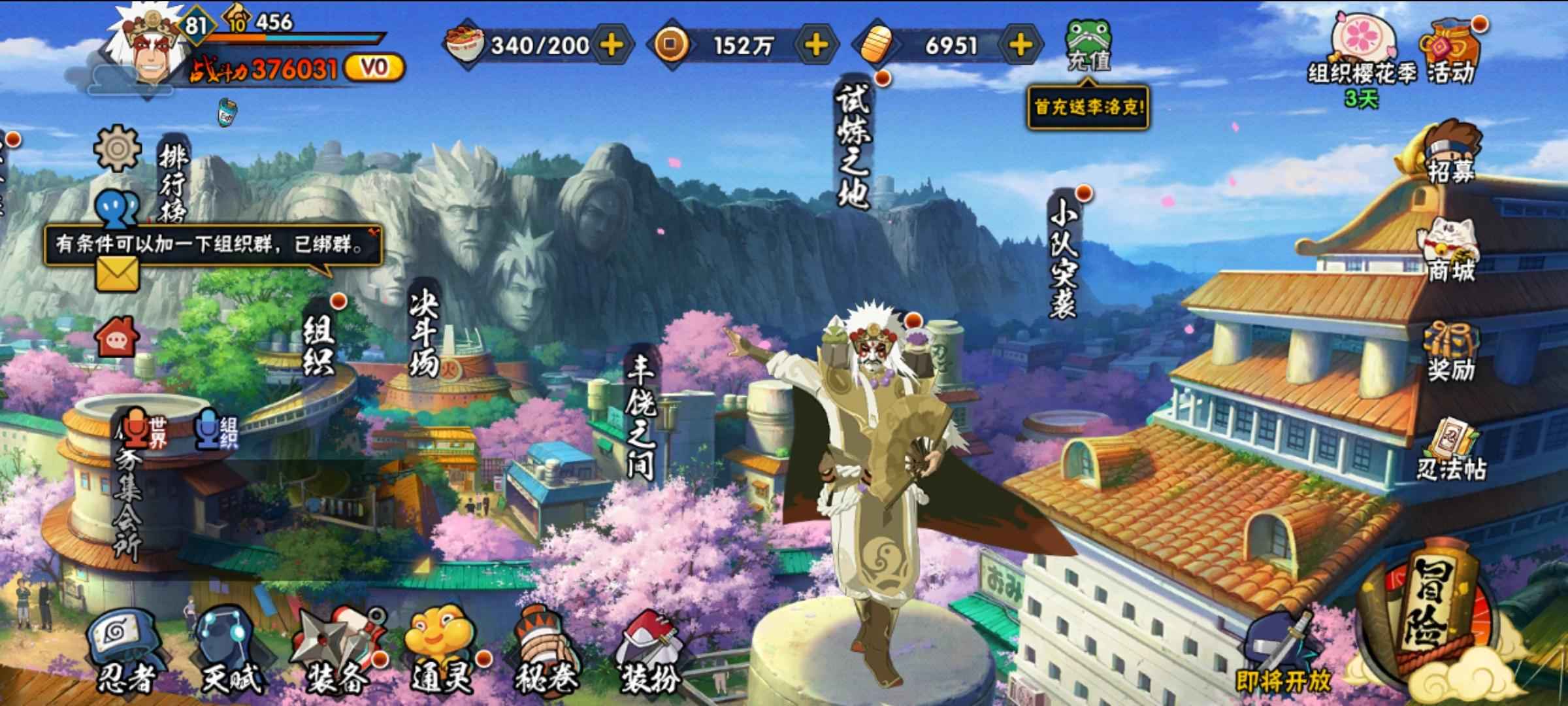Viewport: 1568px width, 706px height.
Task: Open the 忍法帖 ninja scroll pass
Action: coord(1450,451)
